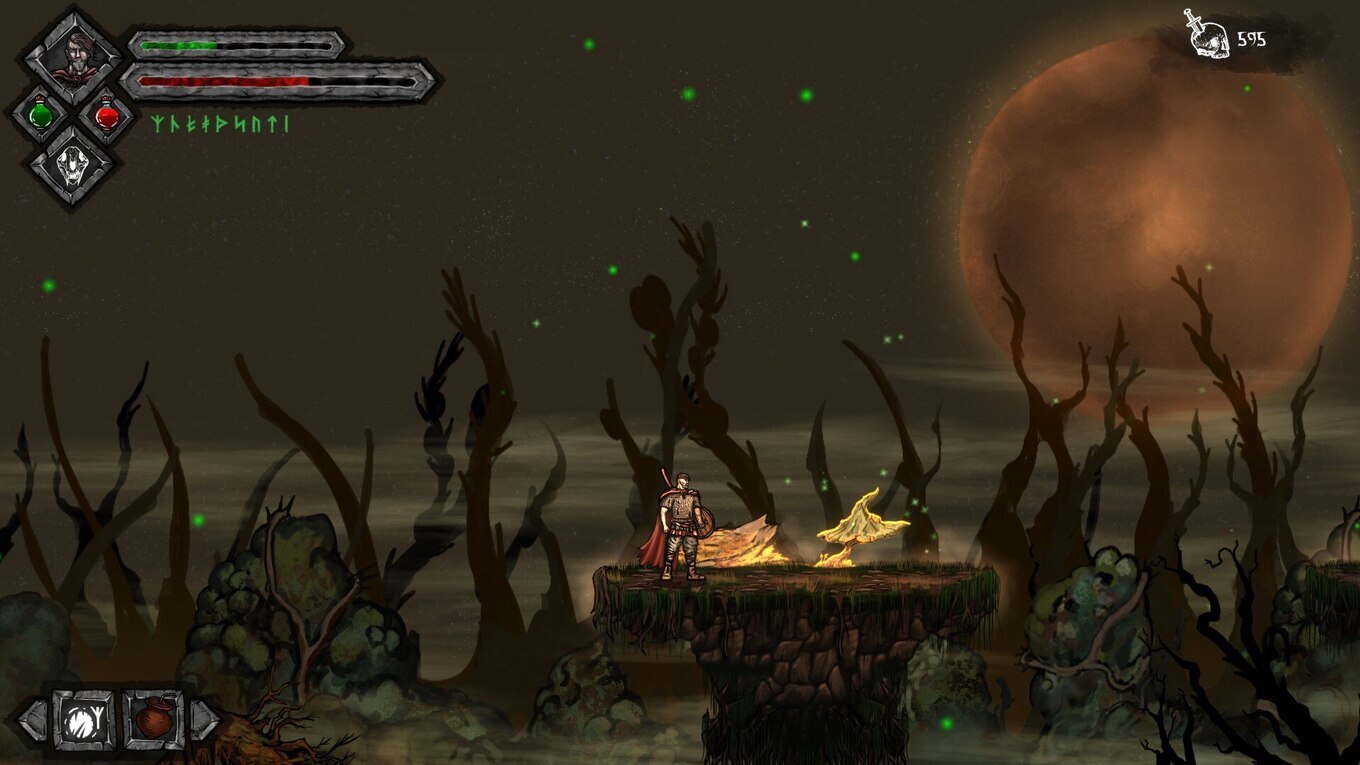Cycle item bar with the right arrow
The height and width of the screenshot is (765, 1360).
[x=203, y=720]
